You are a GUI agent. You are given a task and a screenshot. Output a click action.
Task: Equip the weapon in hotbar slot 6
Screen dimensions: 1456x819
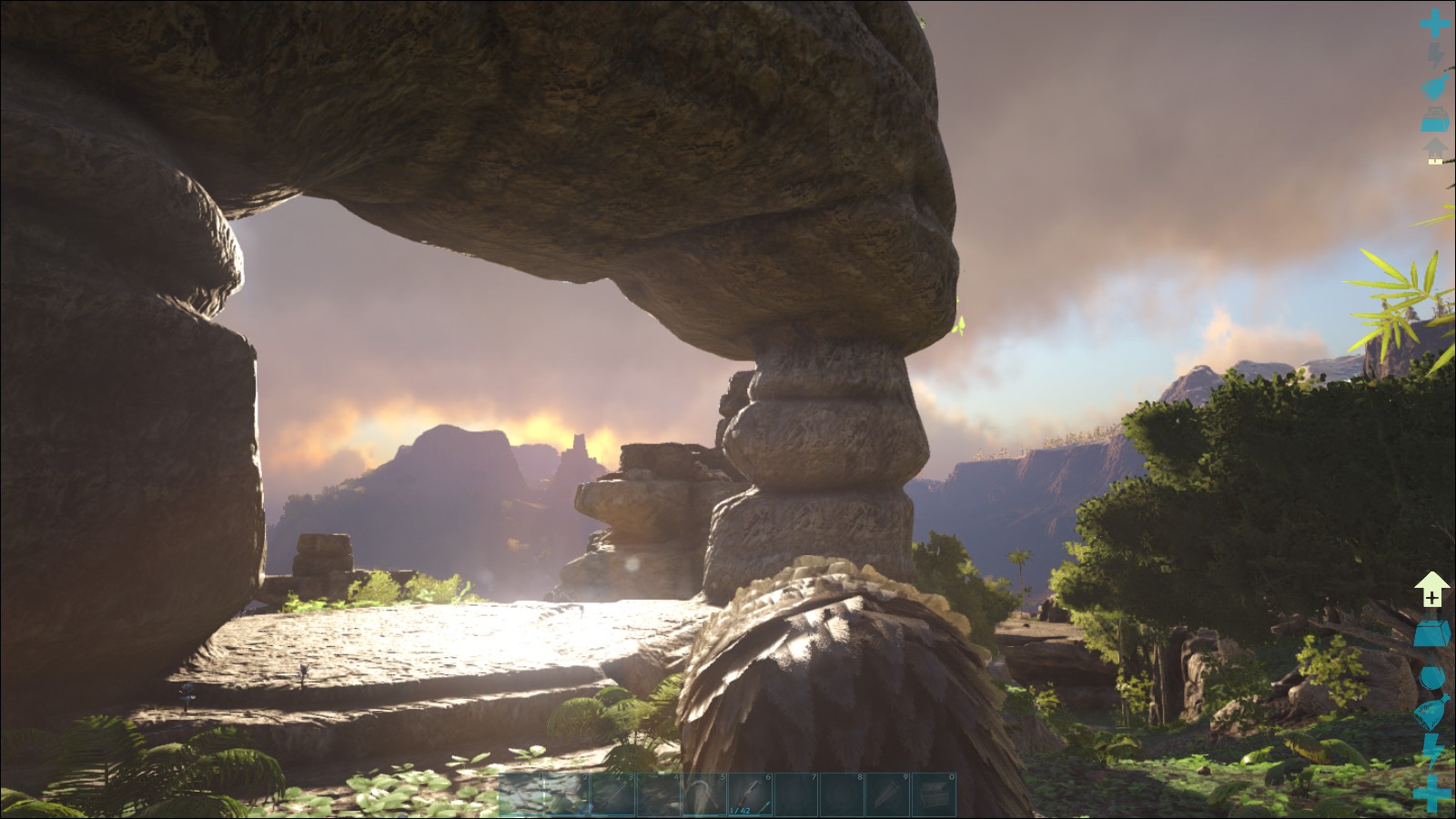pyautogui.click(x=751, y=794)
